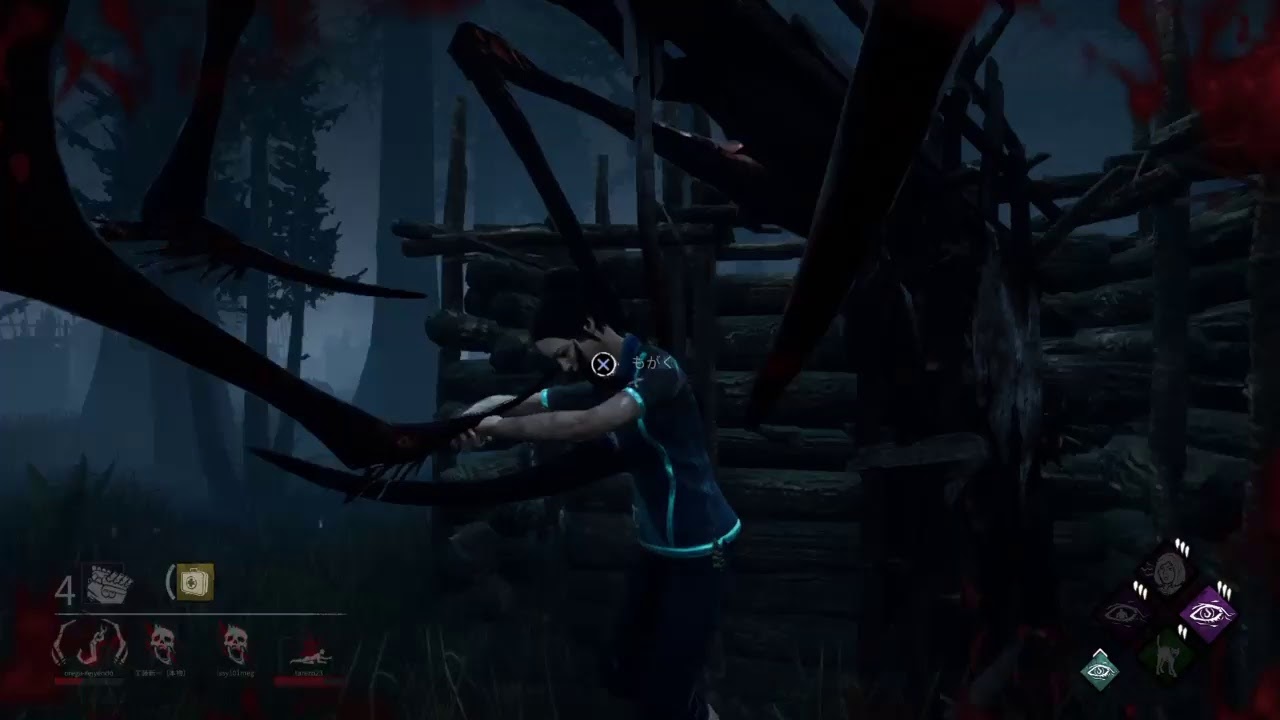Click the skull portrait above the Japanese player name
The width and height of the screenshot is (1280, 720).
click(162, 645)
